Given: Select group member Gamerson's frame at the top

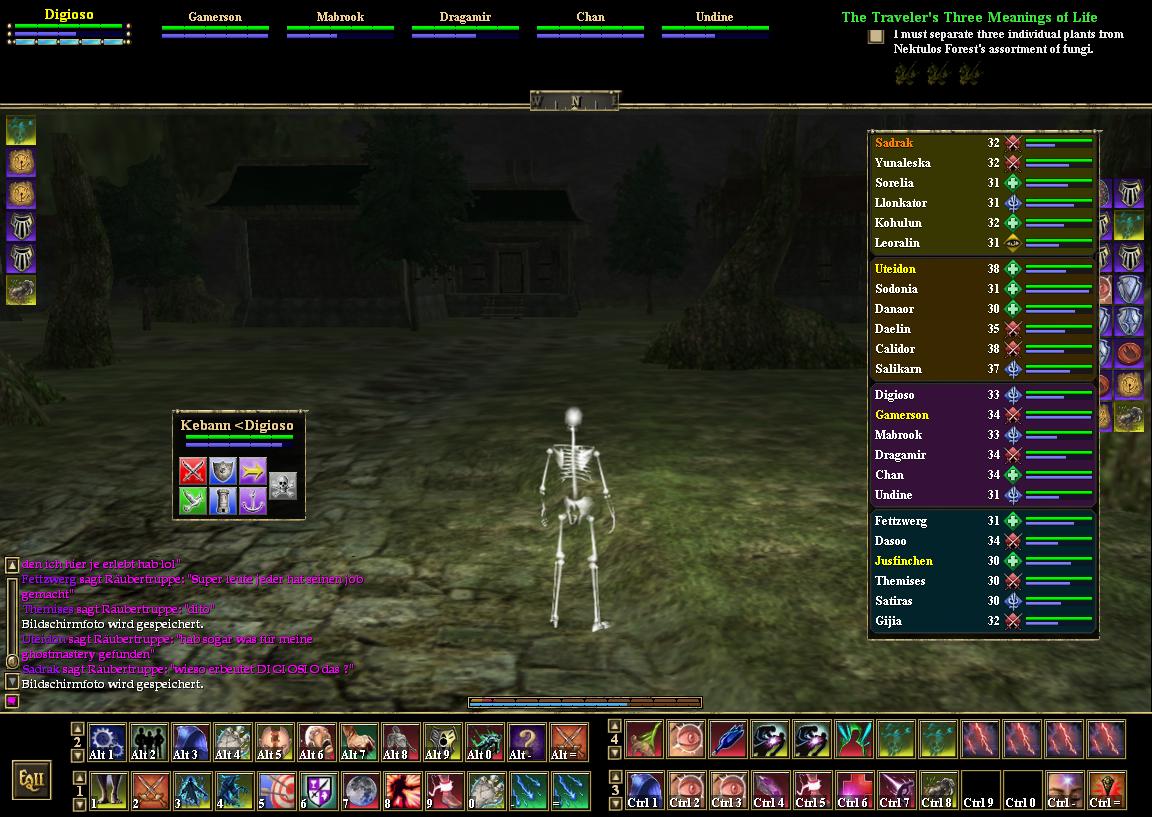Looking at the screenshot, I should coord(215,24).
